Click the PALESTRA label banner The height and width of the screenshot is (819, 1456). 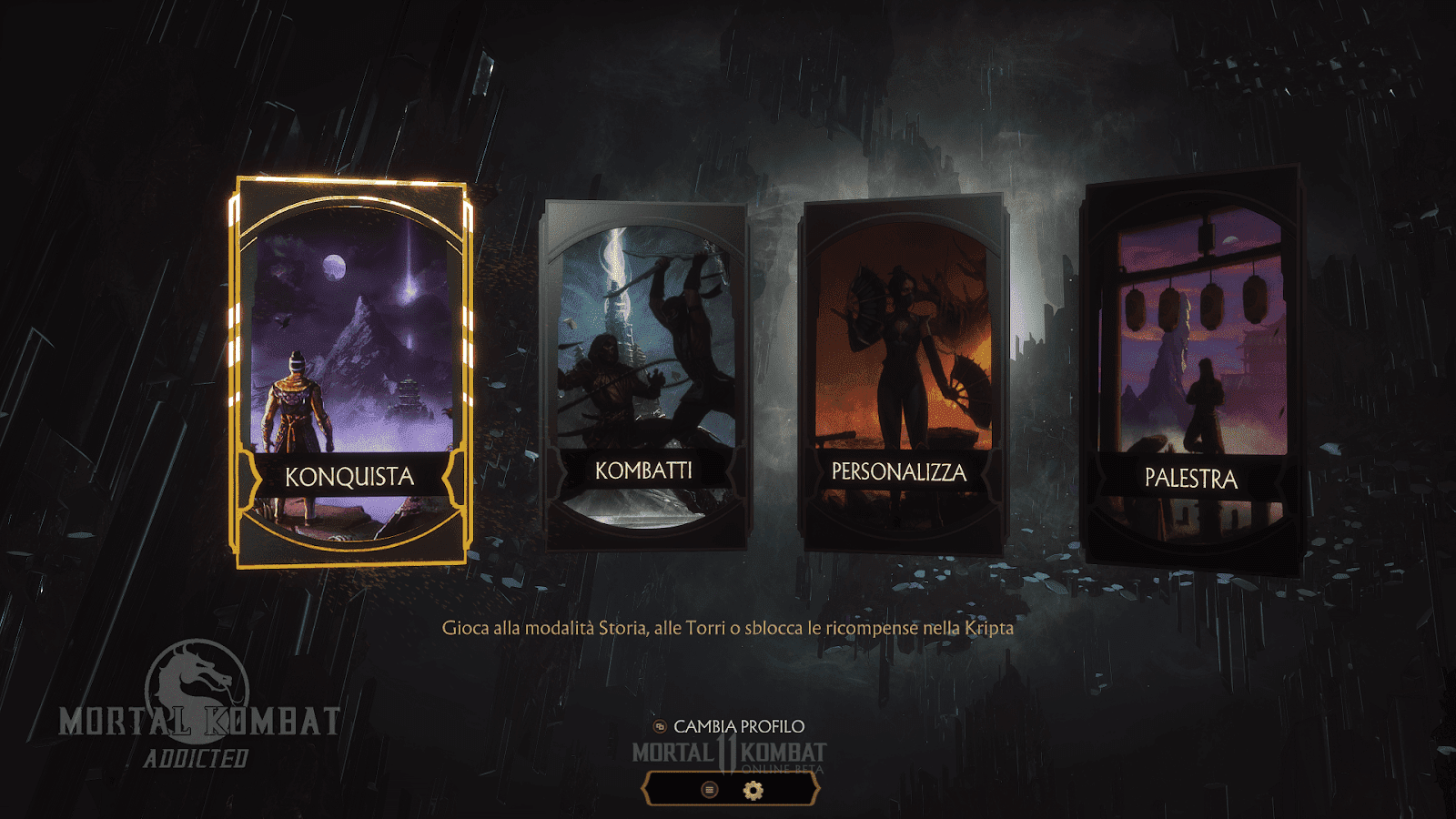coord(1194,477)
